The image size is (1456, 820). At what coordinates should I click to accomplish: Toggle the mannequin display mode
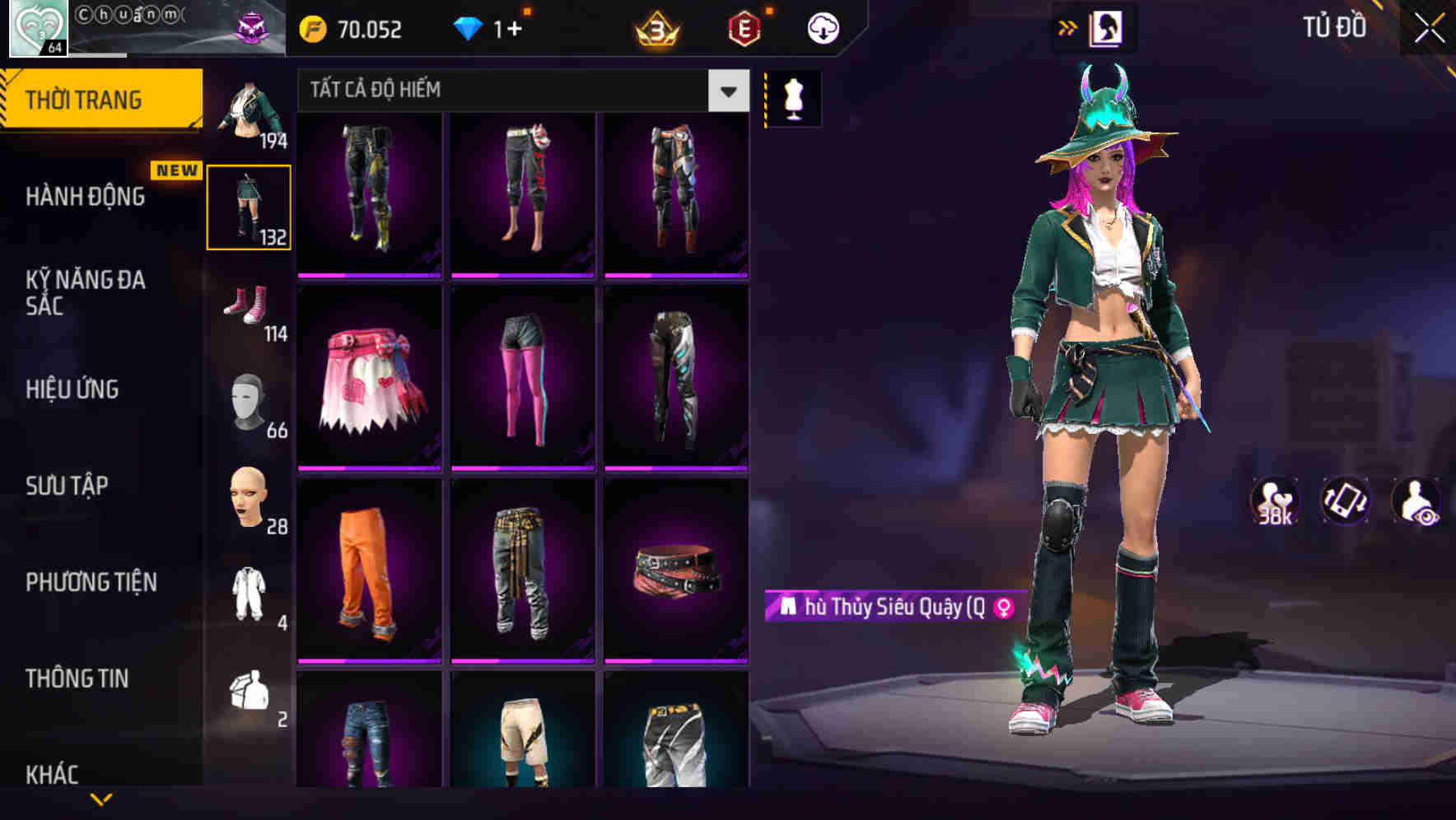[x=793, y=97]
